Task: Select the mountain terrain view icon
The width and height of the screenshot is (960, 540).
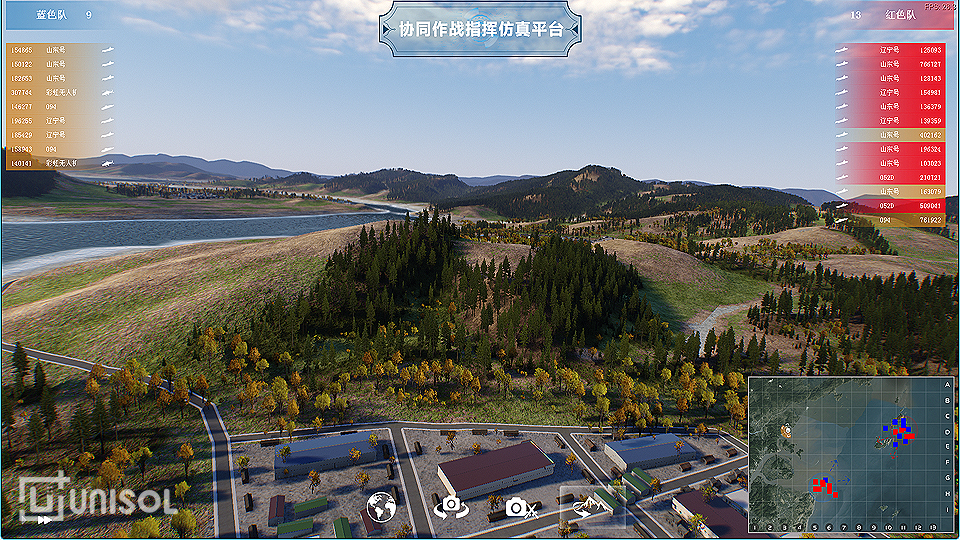Action: (591, 506)
